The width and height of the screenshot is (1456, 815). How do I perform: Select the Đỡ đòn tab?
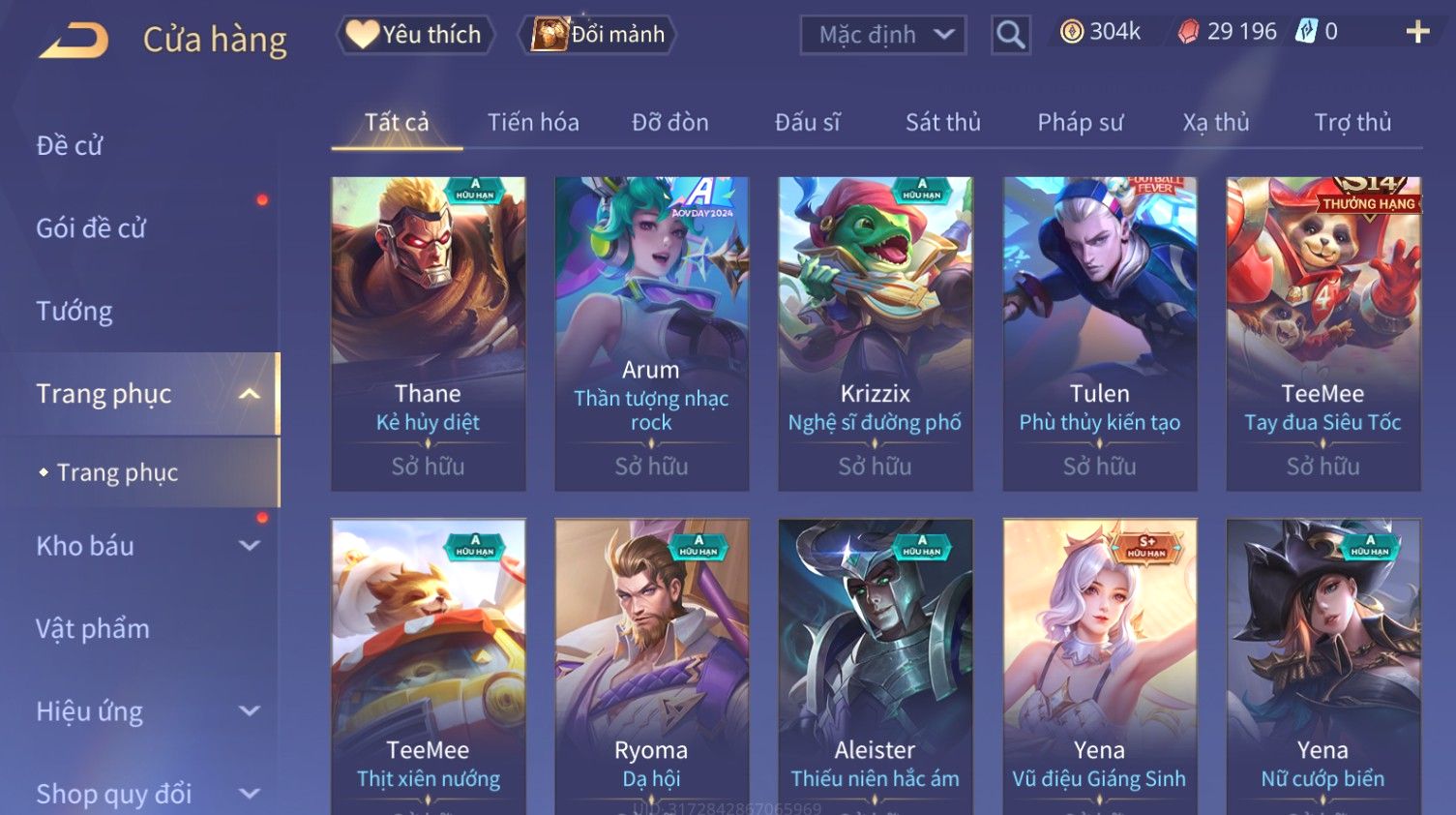[x=669, y=123]
